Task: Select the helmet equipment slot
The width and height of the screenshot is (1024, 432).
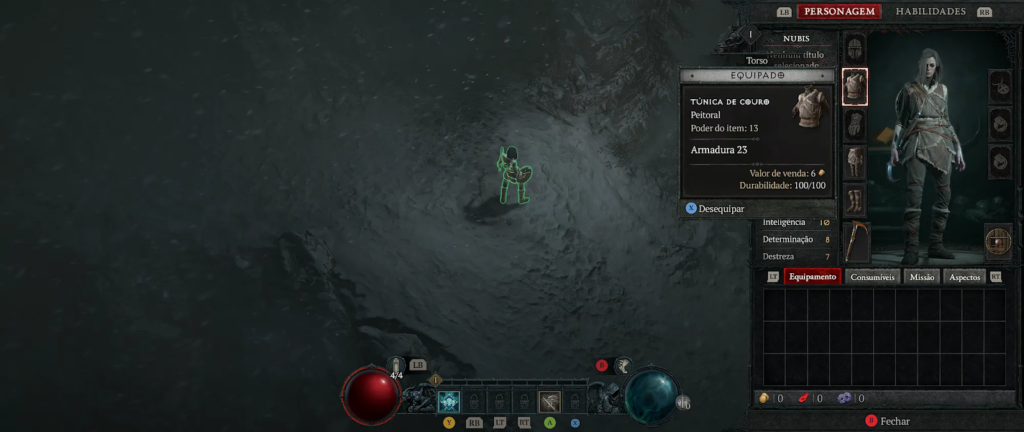Action: coord(855,48)
